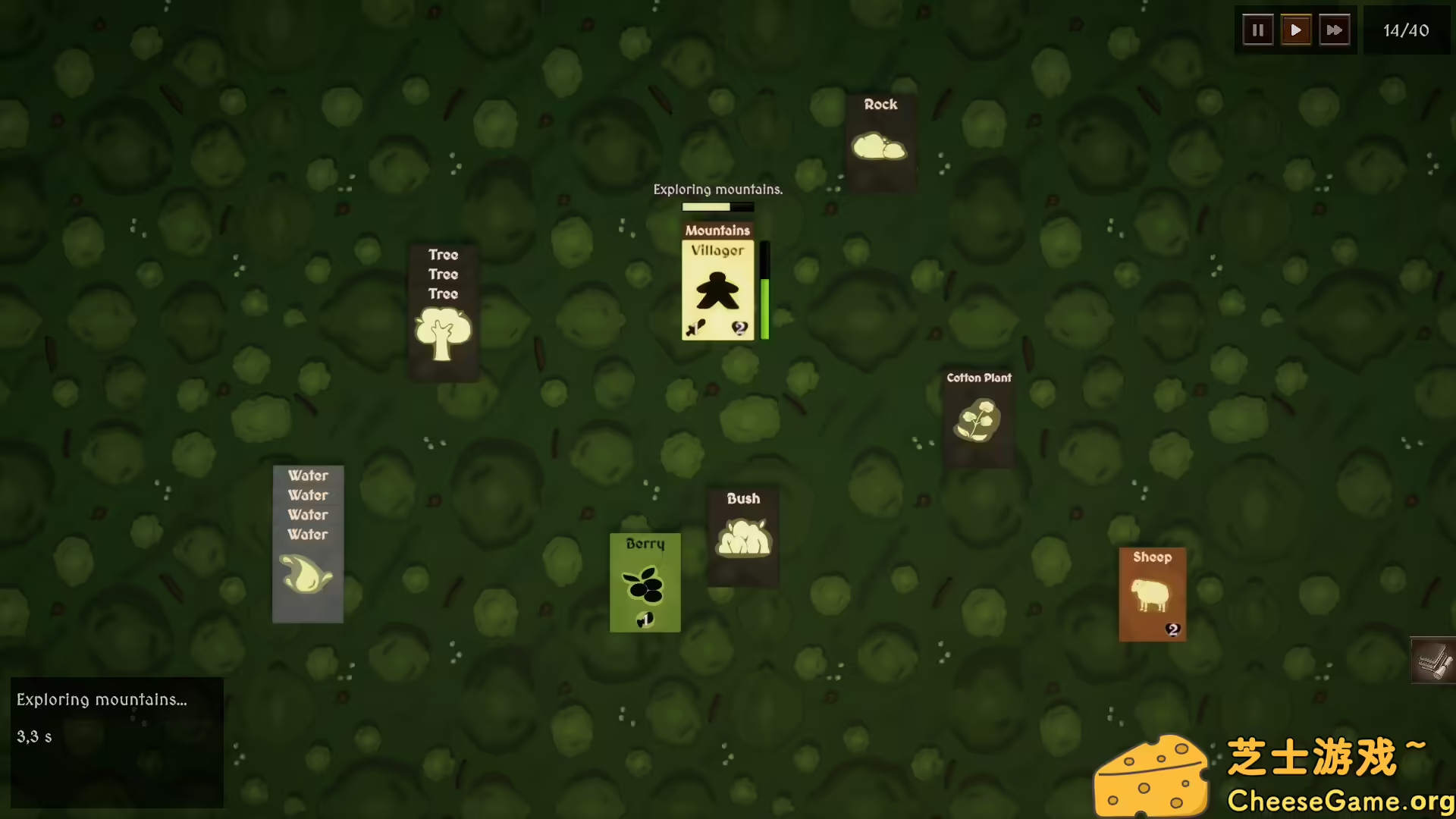Reveal the Mountains card beneath the Villager
Image resolution: width=1456 pixels, height=819 pixels.
tap(717, 230)
